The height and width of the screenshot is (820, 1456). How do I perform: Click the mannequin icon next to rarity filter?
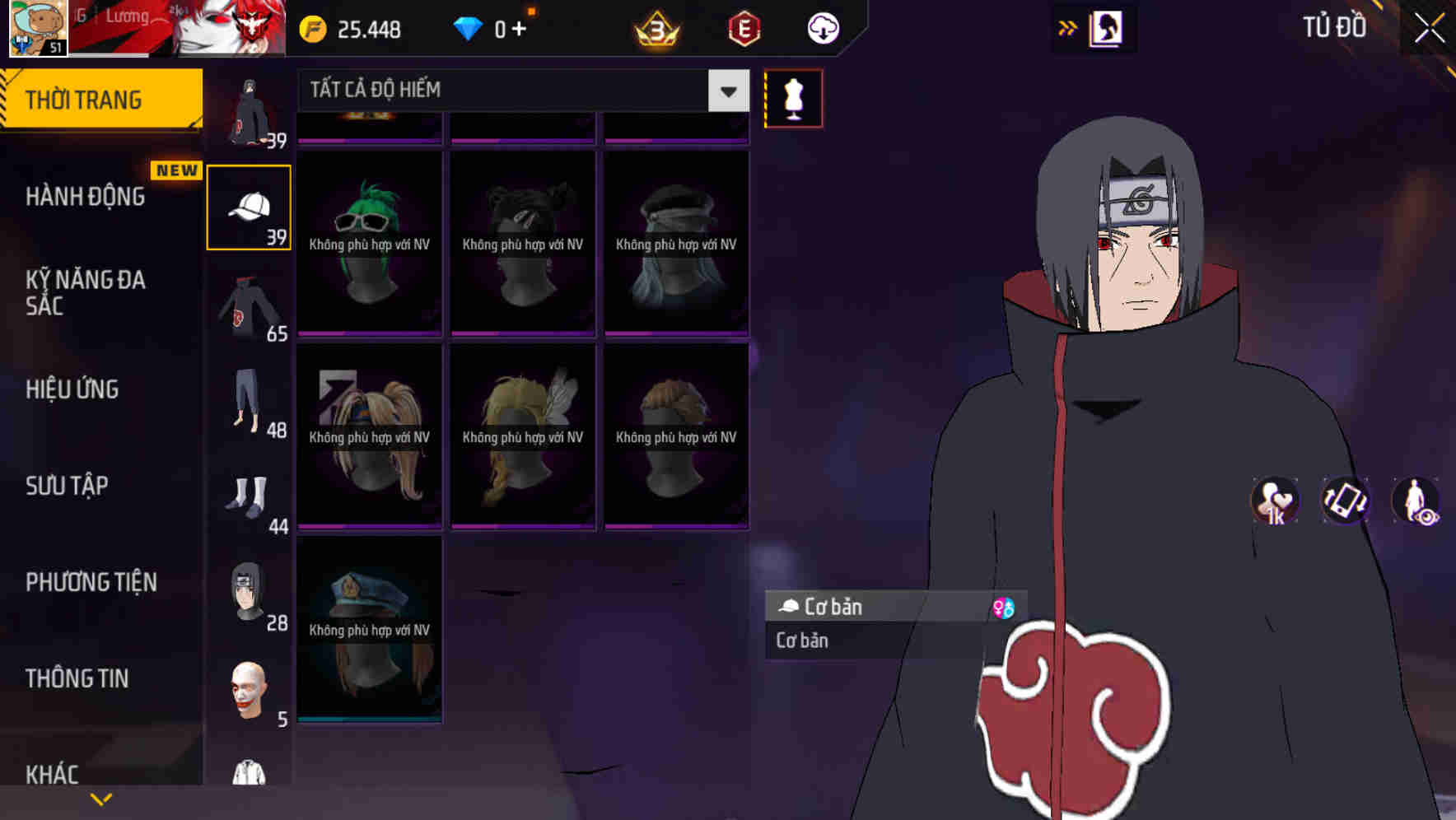point(792,97)
